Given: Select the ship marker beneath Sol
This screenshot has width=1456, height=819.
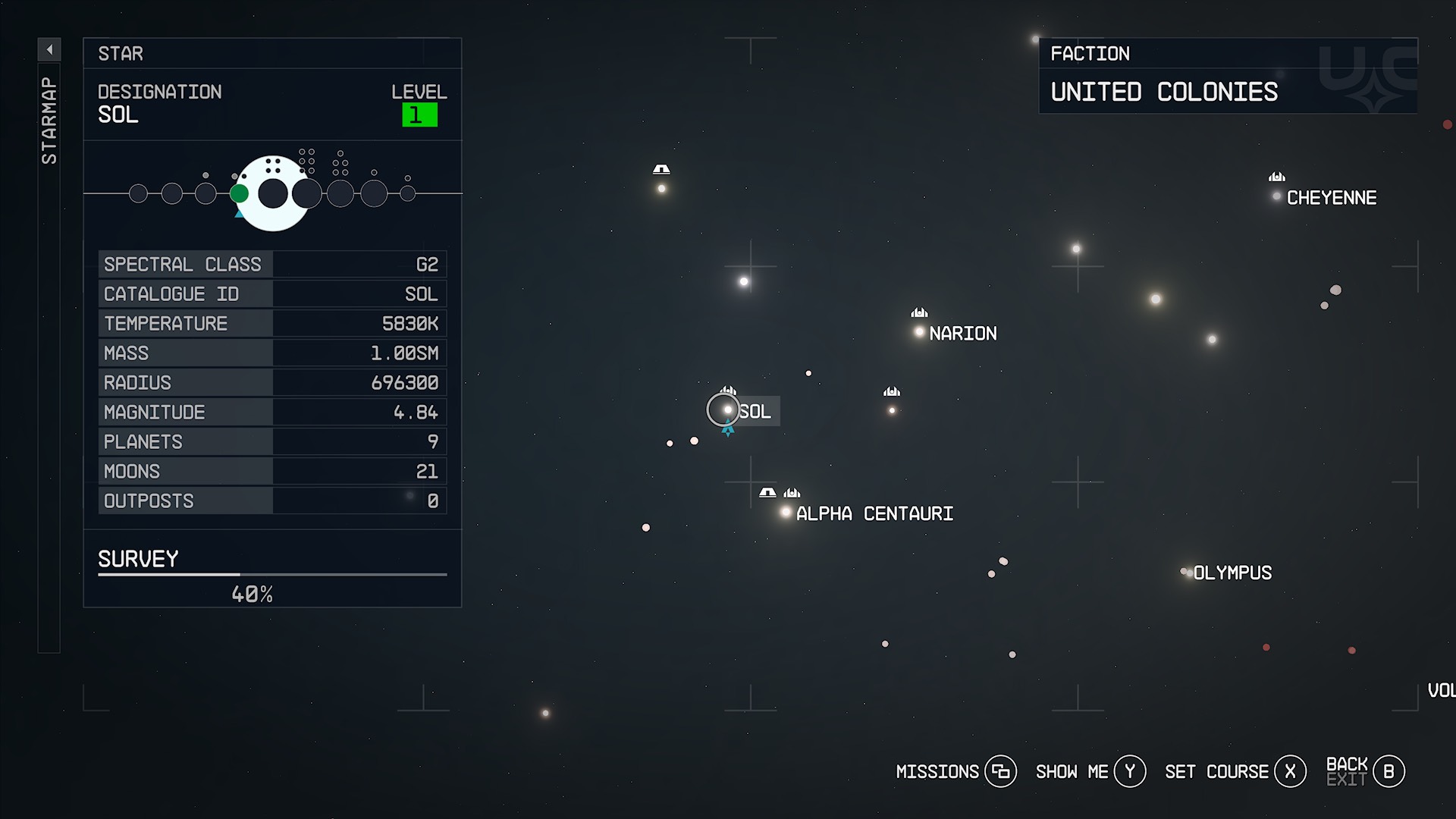Looking at the screenshot, I should click(727, 429).
